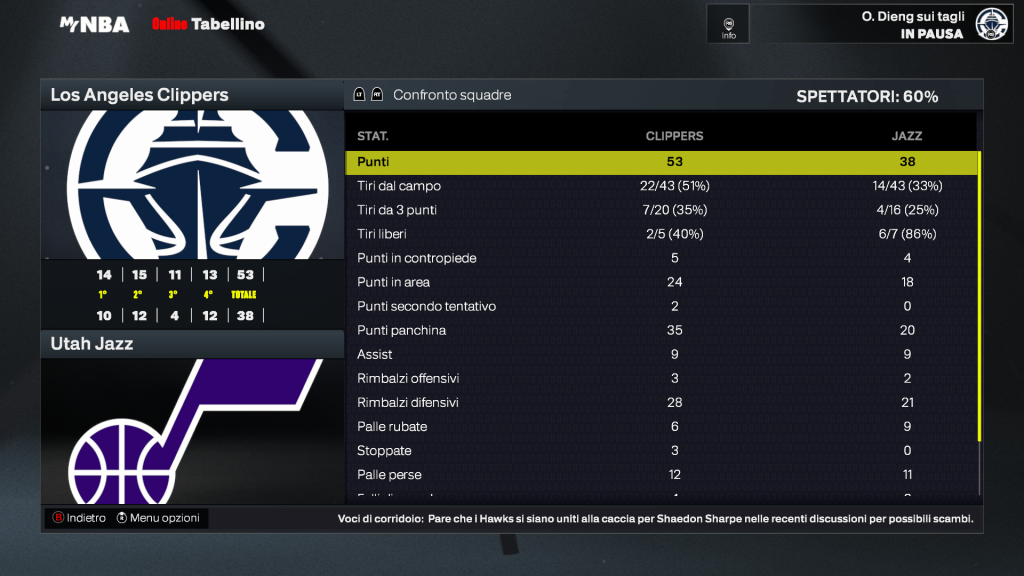Select the Assist stat row
This screenshot has width=1024, height=576.
point(661,354)
